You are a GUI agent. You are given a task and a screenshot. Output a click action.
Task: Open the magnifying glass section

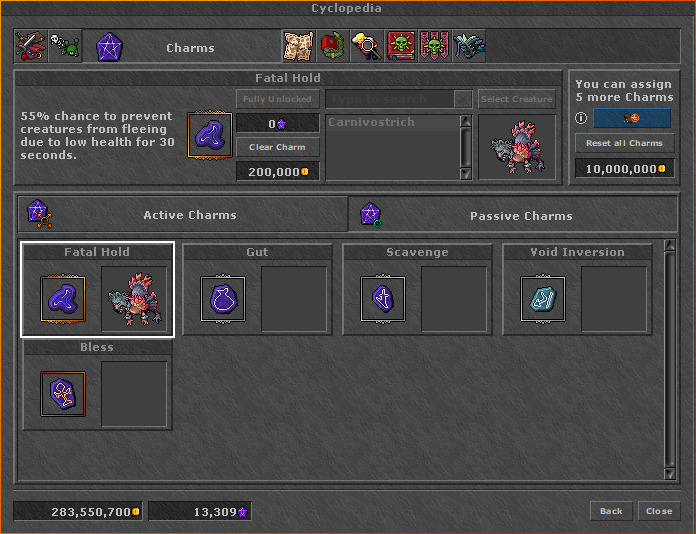pyautogui.click(x=366, y=46)
